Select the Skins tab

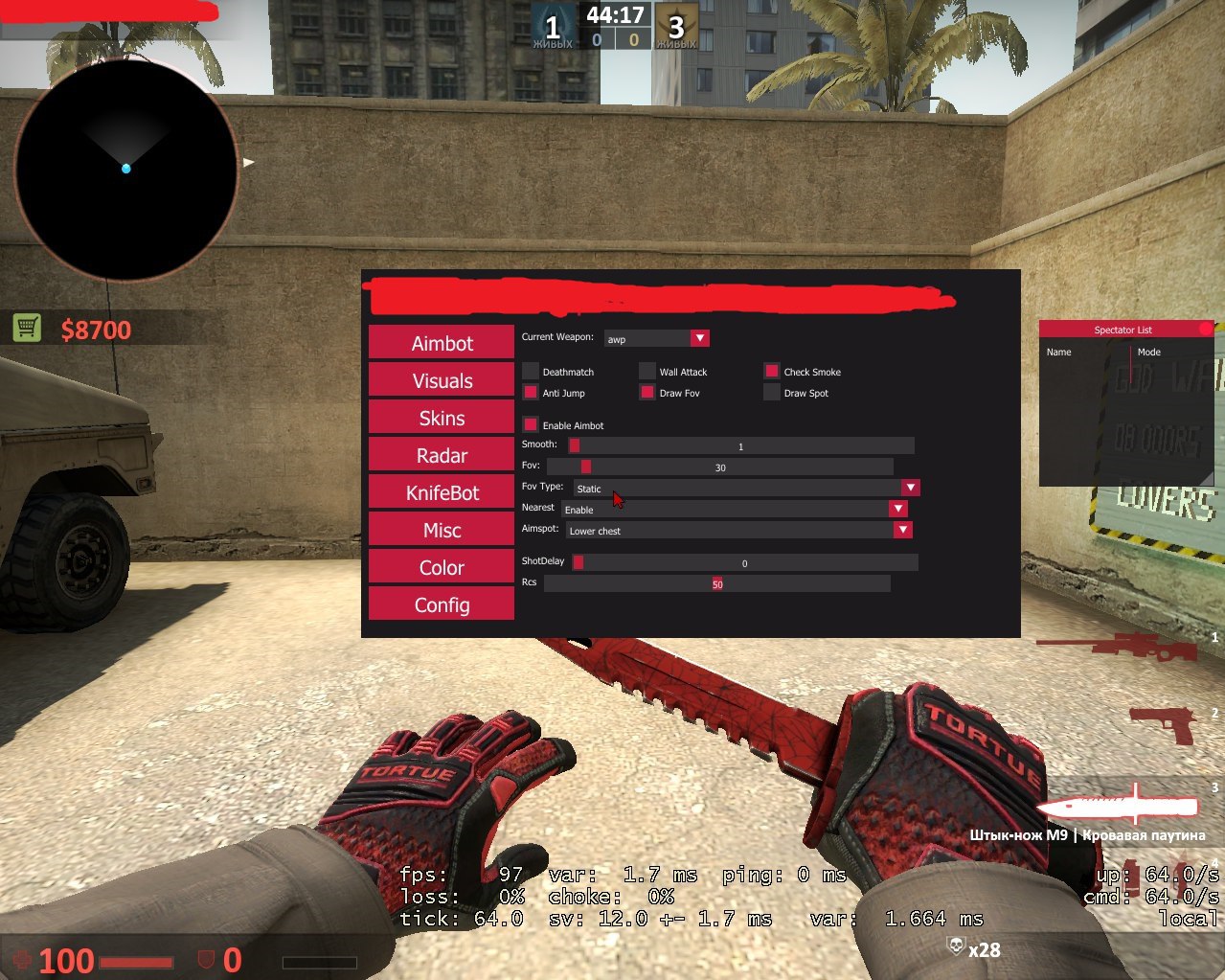click(442, 418)
